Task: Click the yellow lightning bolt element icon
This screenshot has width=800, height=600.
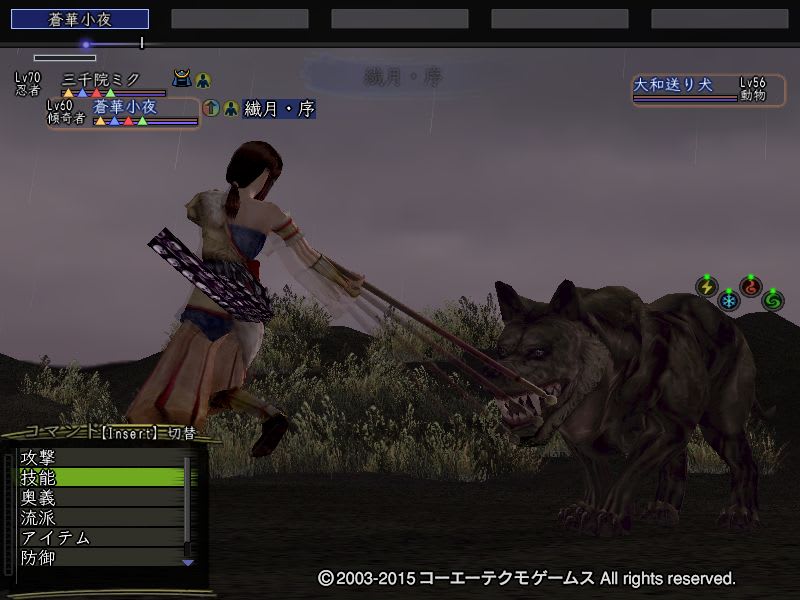Action: click(x=707, y=288)
